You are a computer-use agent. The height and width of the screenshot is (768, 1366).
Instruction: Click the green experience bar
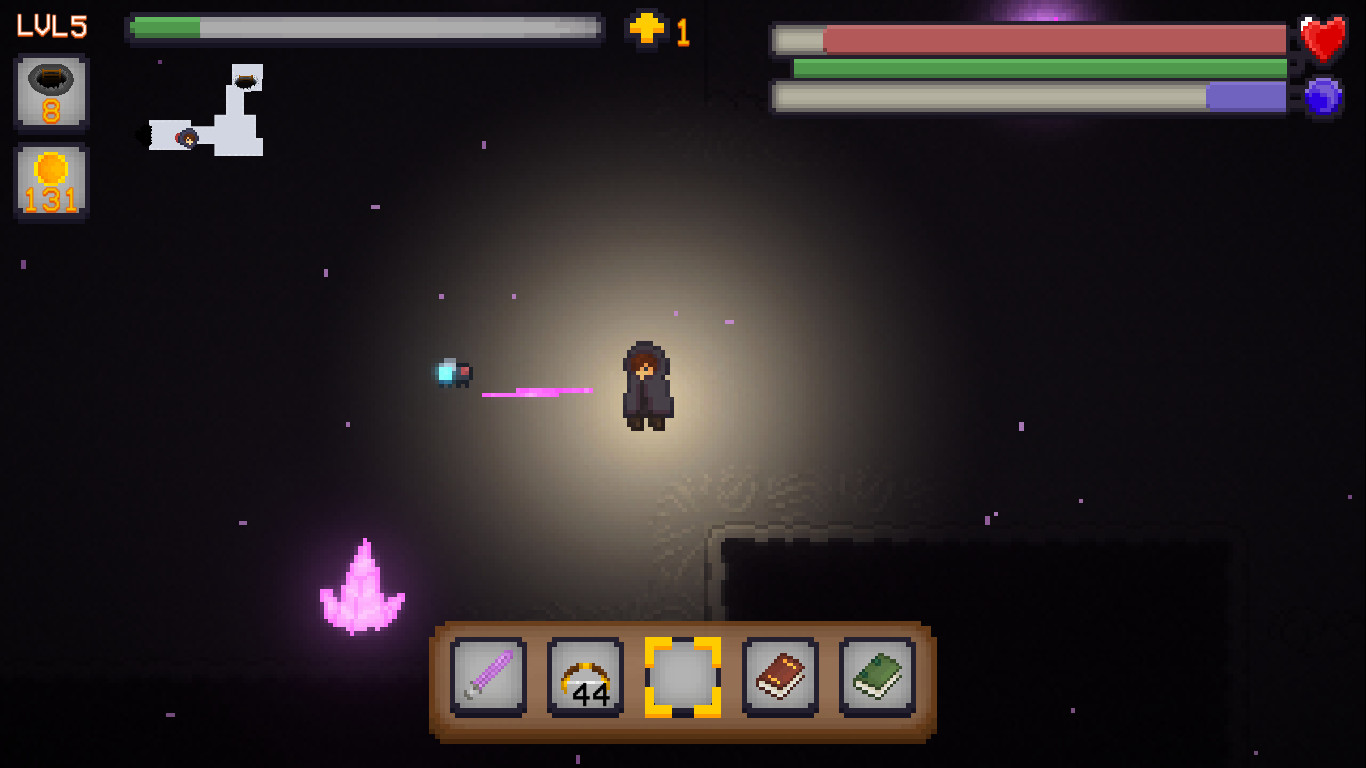tap(365, 28)
